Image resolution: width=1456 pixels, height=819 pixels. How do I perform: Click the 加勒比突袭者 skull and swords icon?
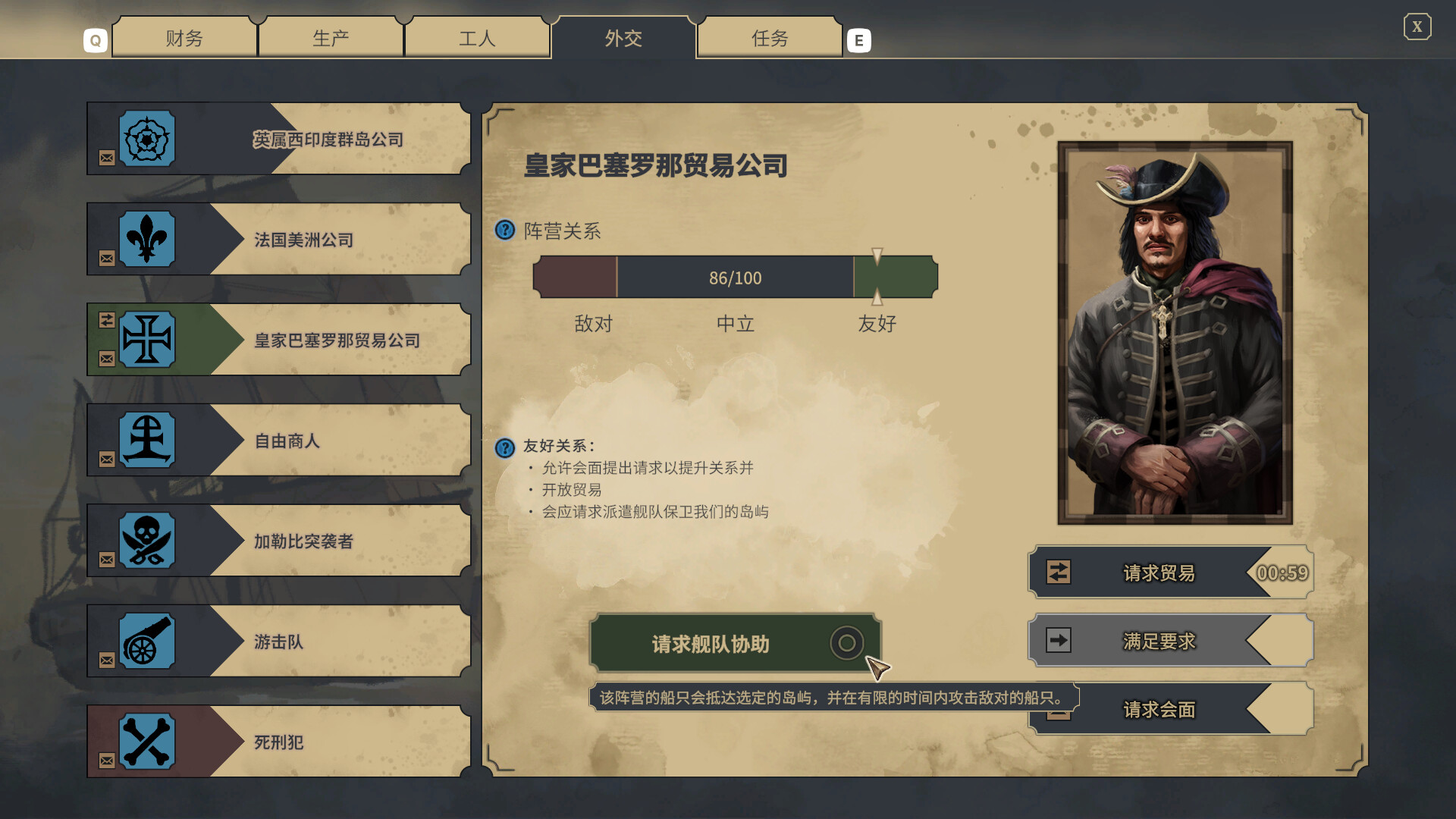[146, 541]
